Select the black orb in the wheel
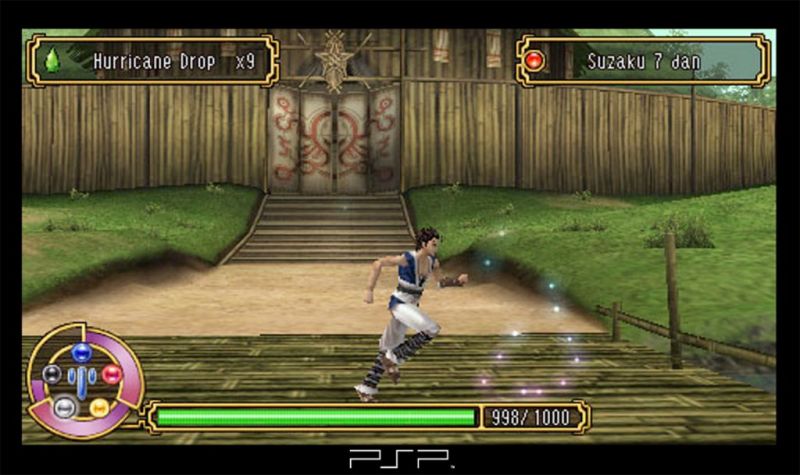Viewport: 800px width, 475px height. (52, 375)
